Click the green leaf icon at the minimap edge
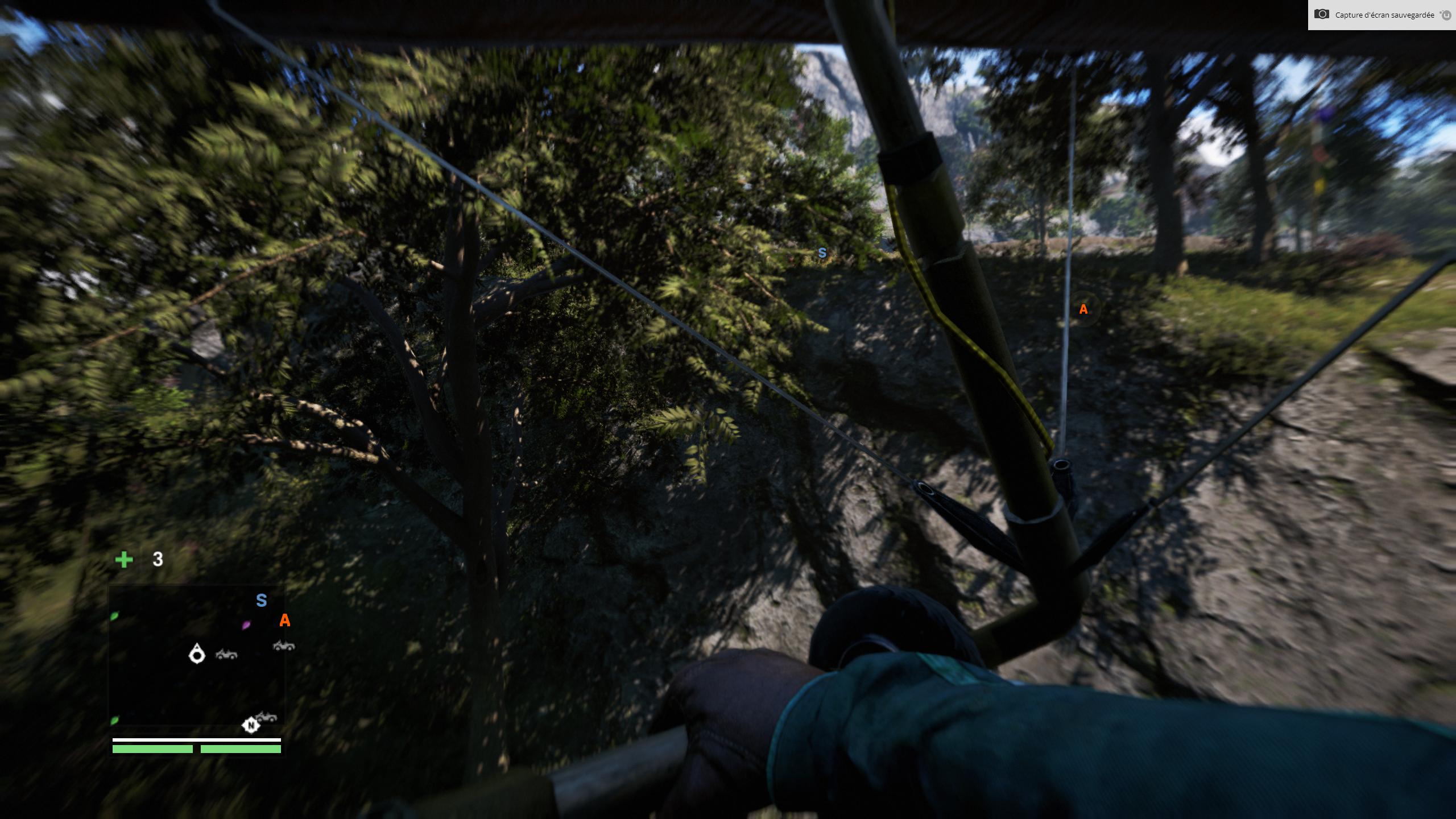Screen dimensions: 1456x819 click(x=114, y=617)
